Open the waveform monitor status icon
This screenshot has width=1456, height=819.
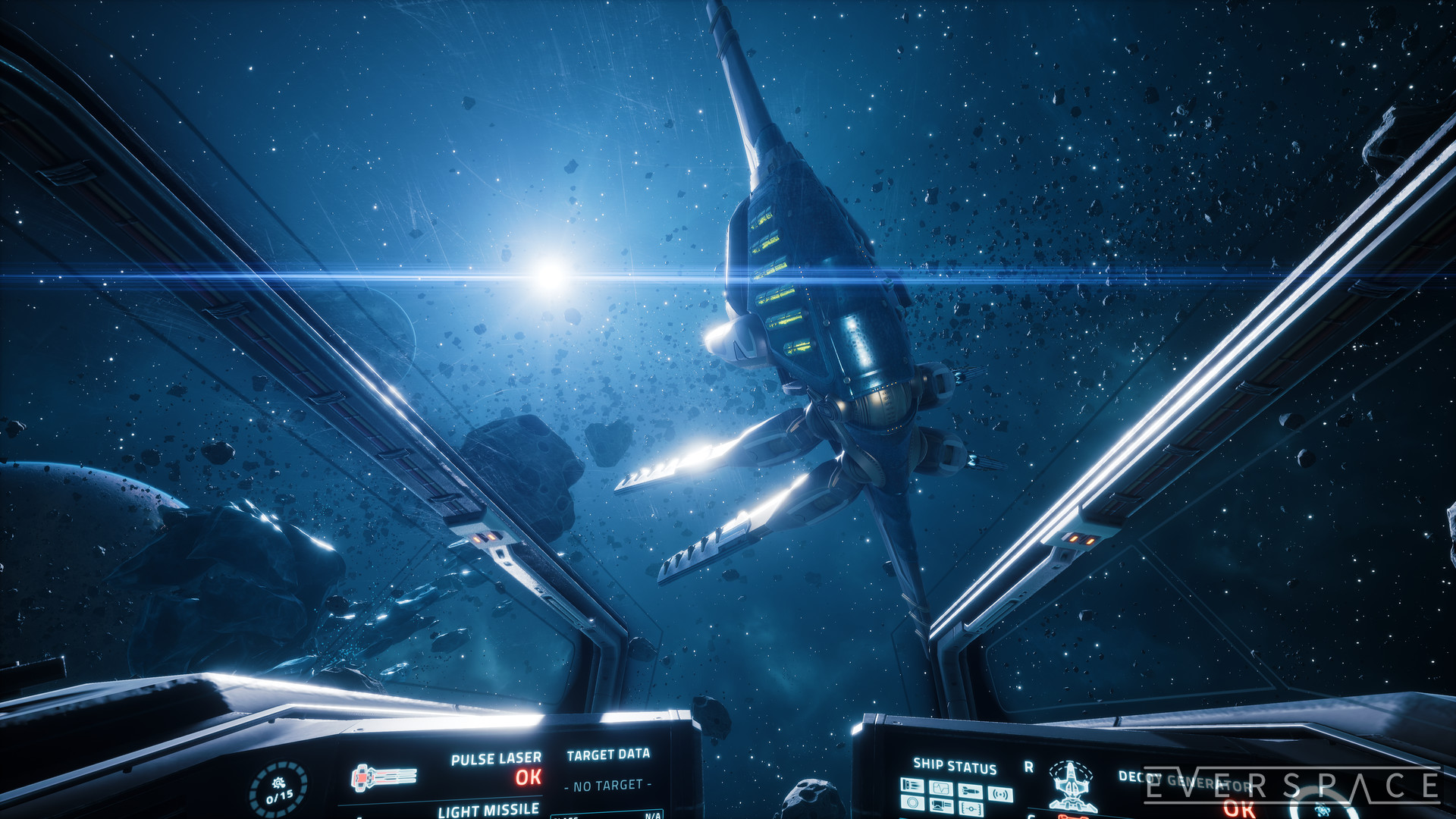940,789
